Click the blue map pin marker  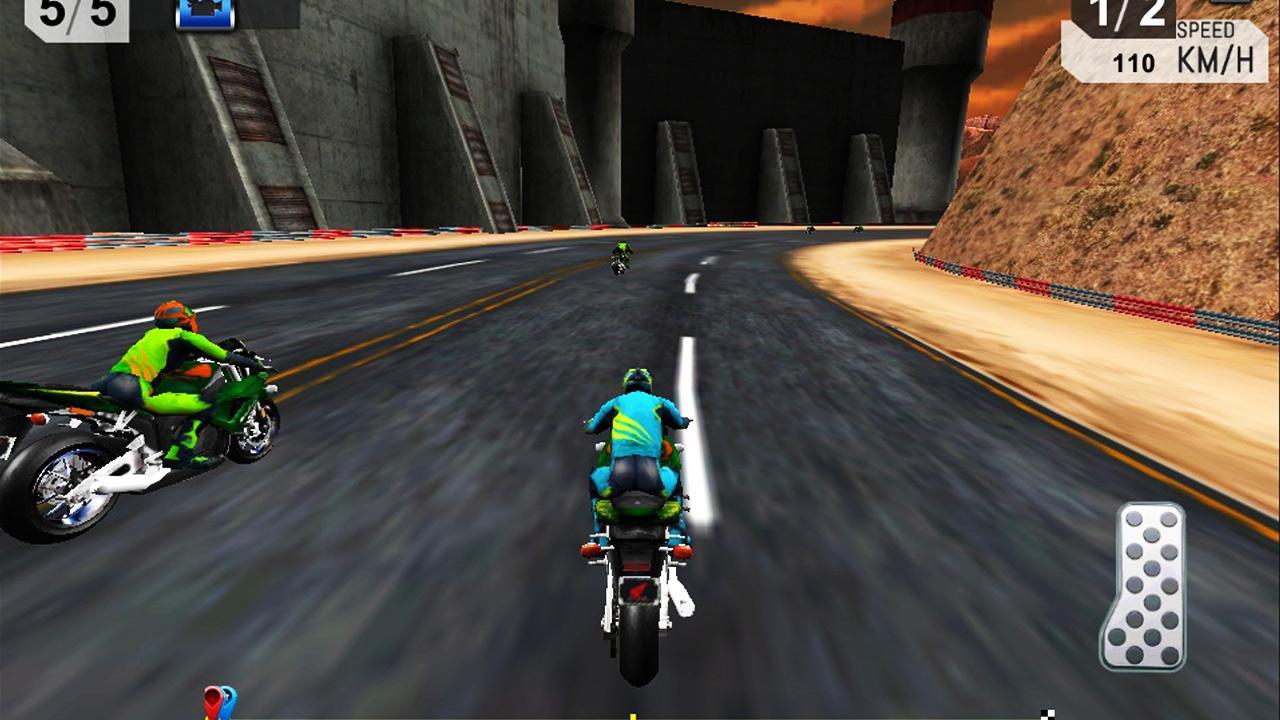[228, 697]
